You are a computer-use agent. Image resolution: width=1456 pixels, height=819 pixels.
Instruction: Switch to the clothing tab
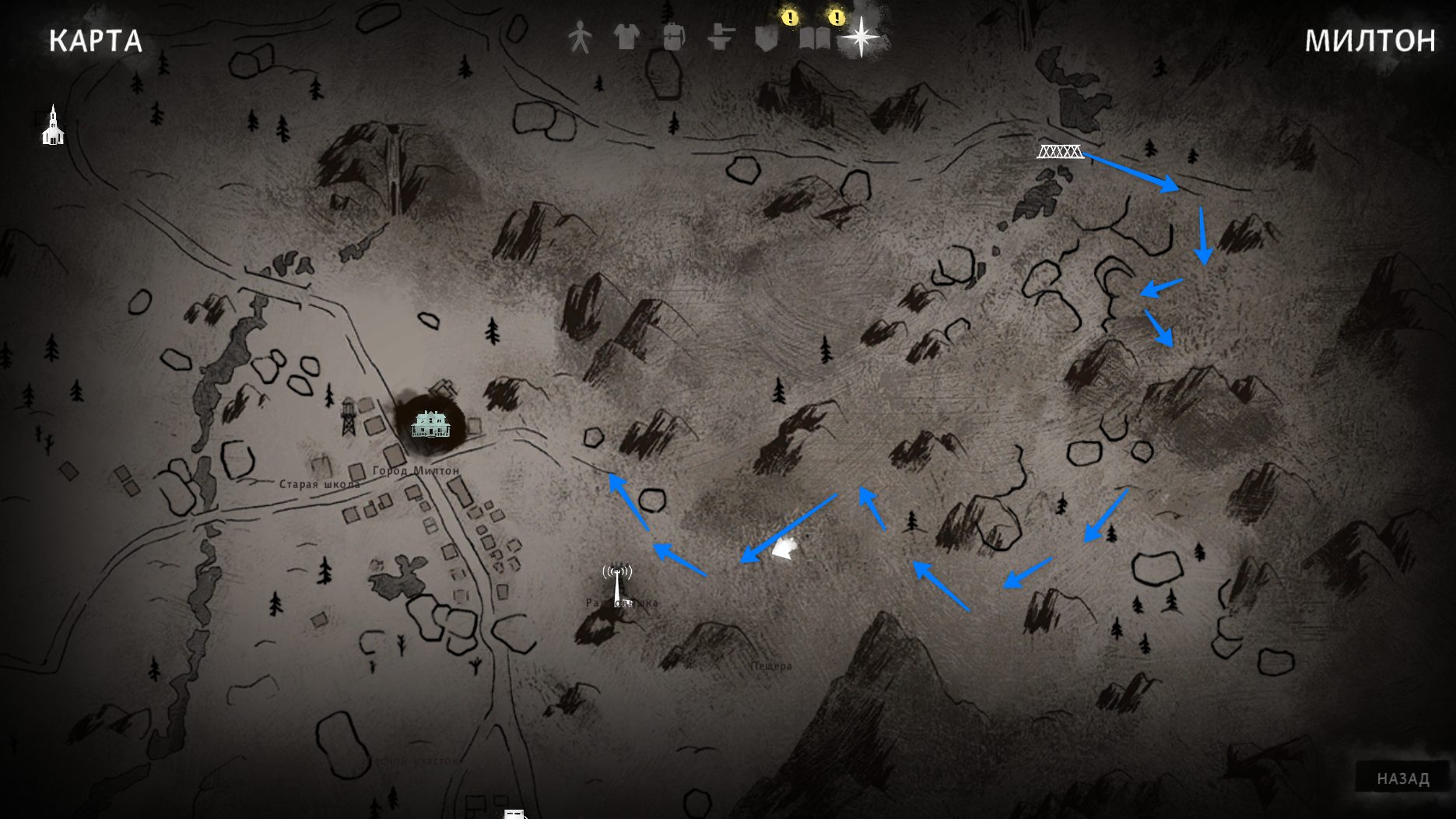pos(626,36)
